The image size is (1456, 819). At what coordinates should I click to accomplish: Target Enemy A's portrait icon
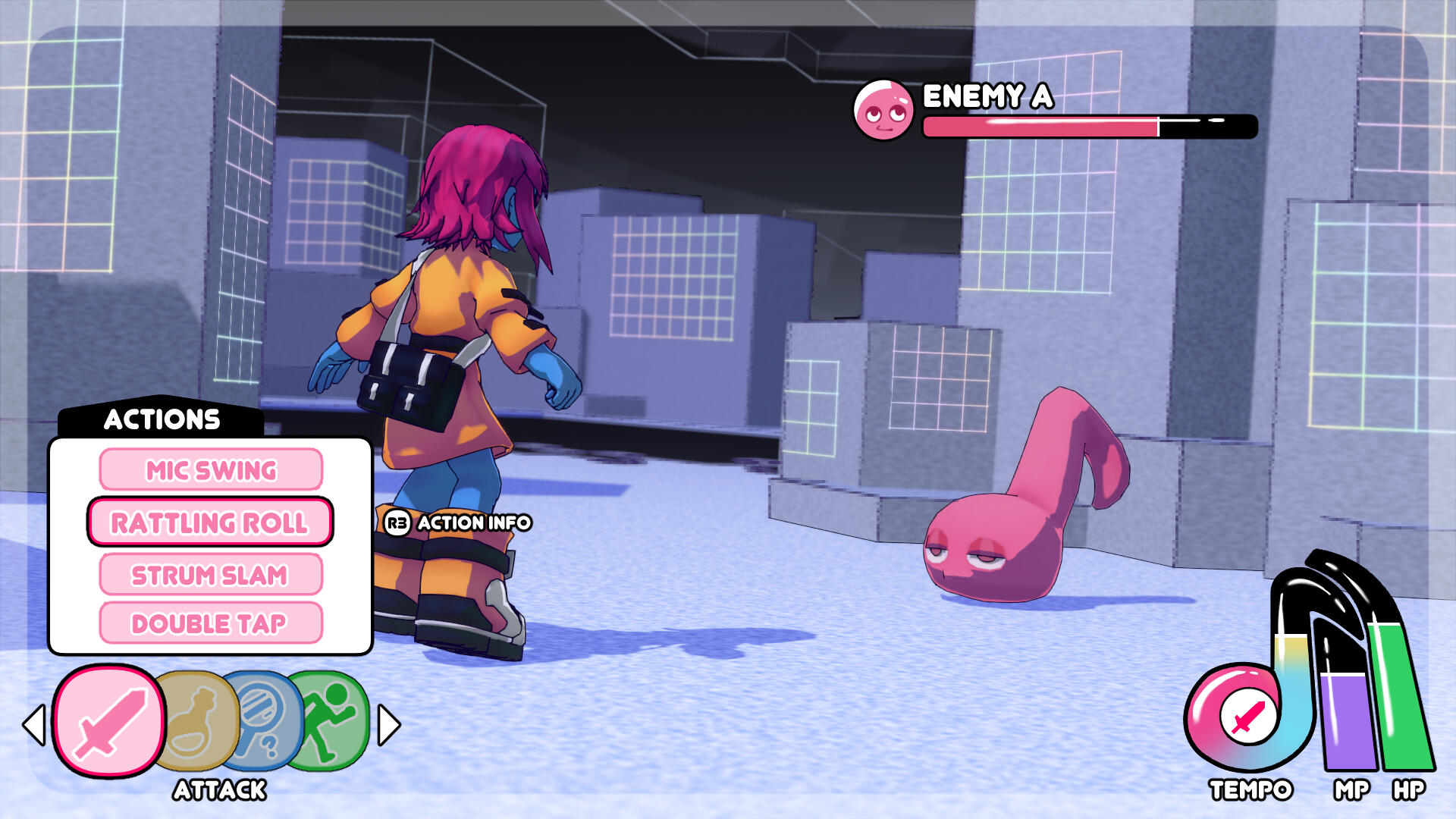point(883,111)
